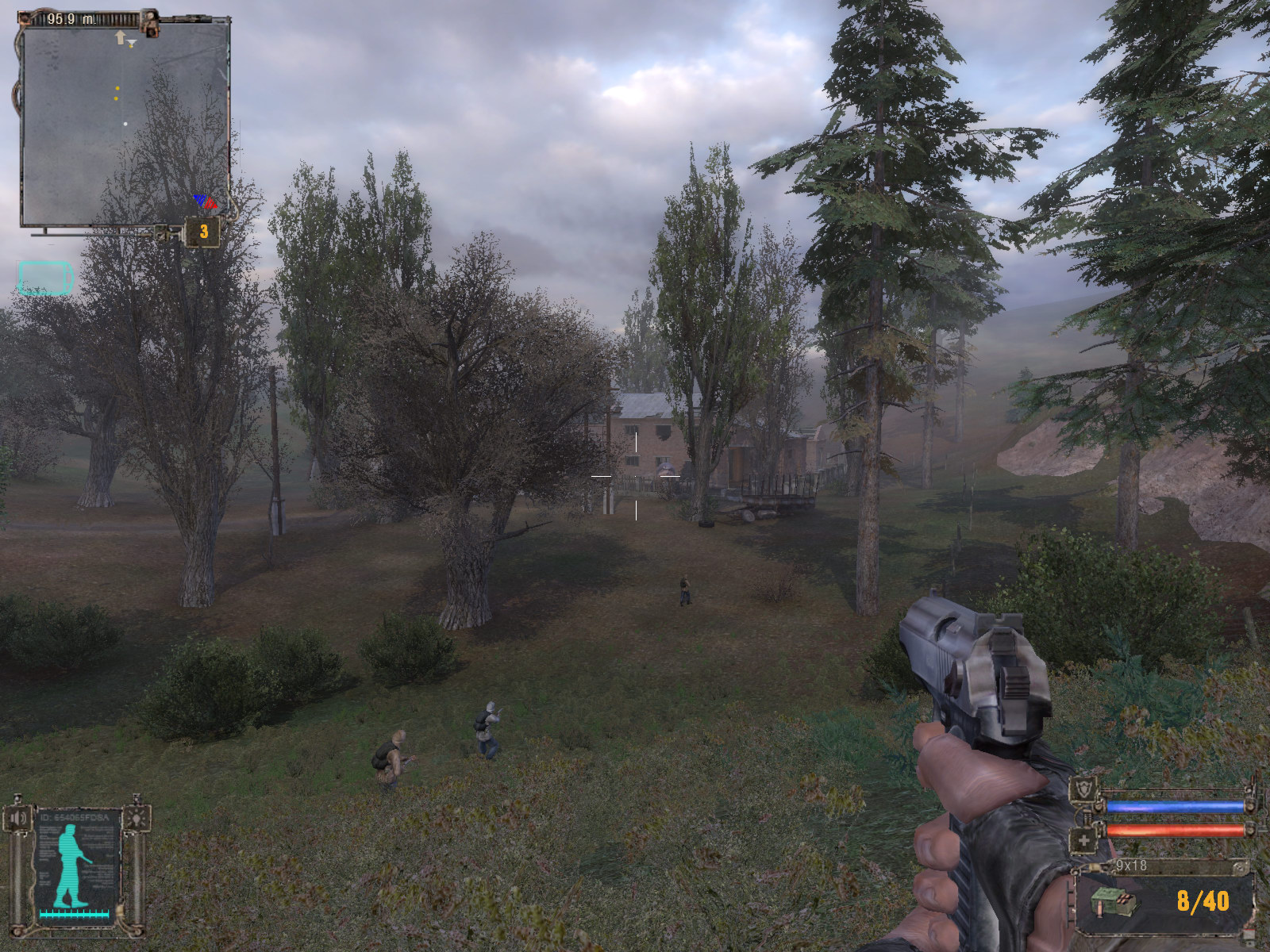Click the speaker noise indicator icon

click(x=17, y=818)
